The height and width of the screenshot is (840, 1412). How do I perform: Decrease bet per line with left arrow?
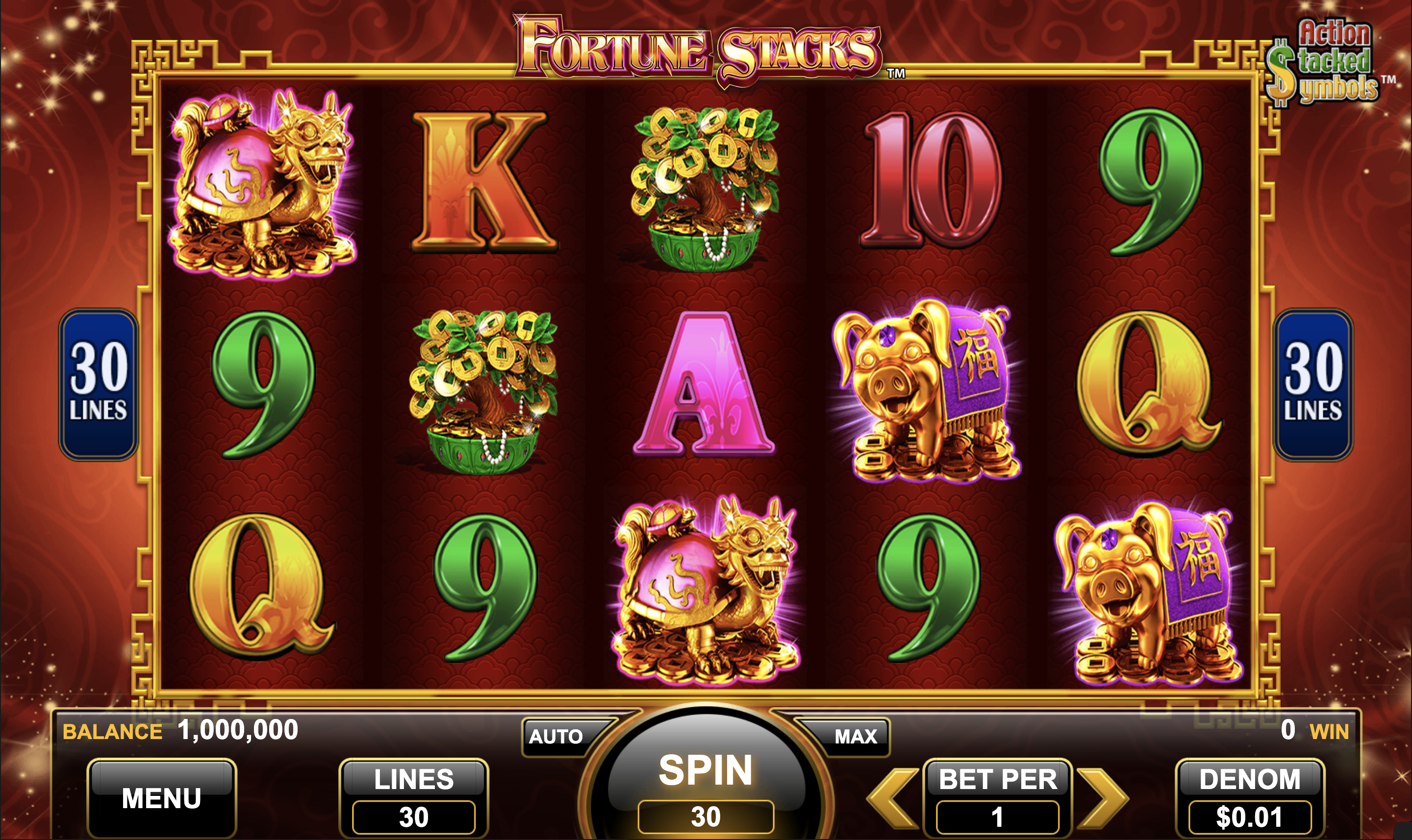(x=893, y=798)
